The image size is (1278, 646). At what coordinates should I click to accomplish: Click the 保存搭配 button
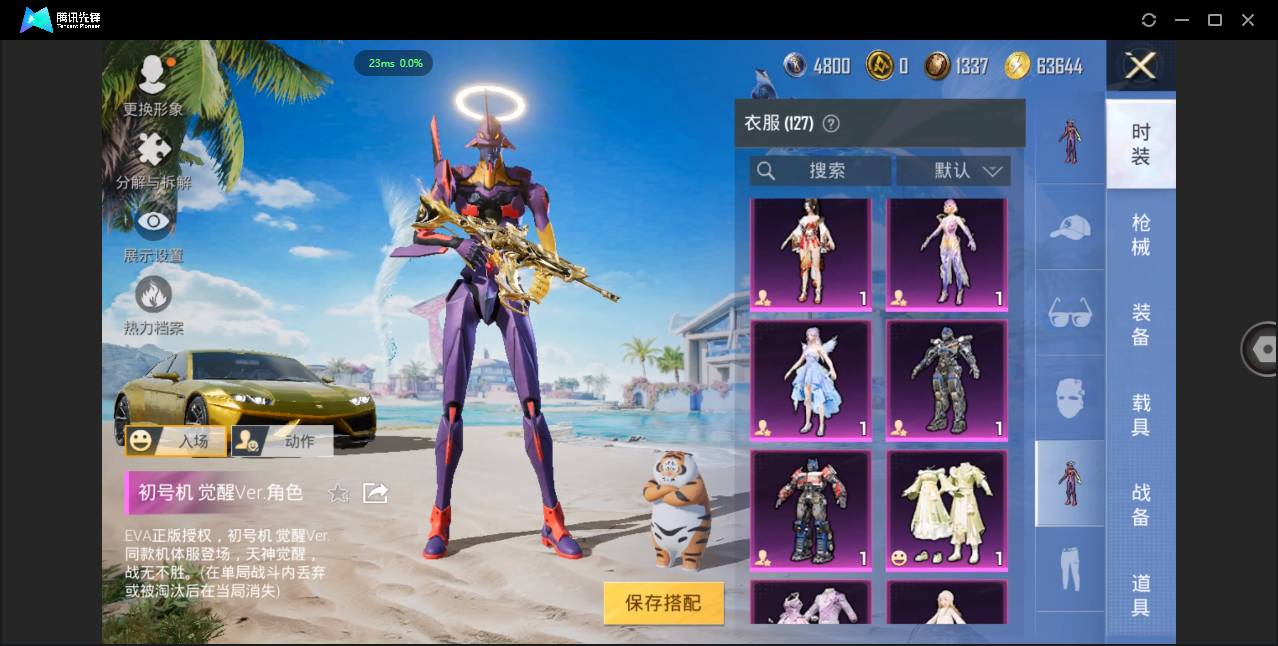[x=663, y=603]
